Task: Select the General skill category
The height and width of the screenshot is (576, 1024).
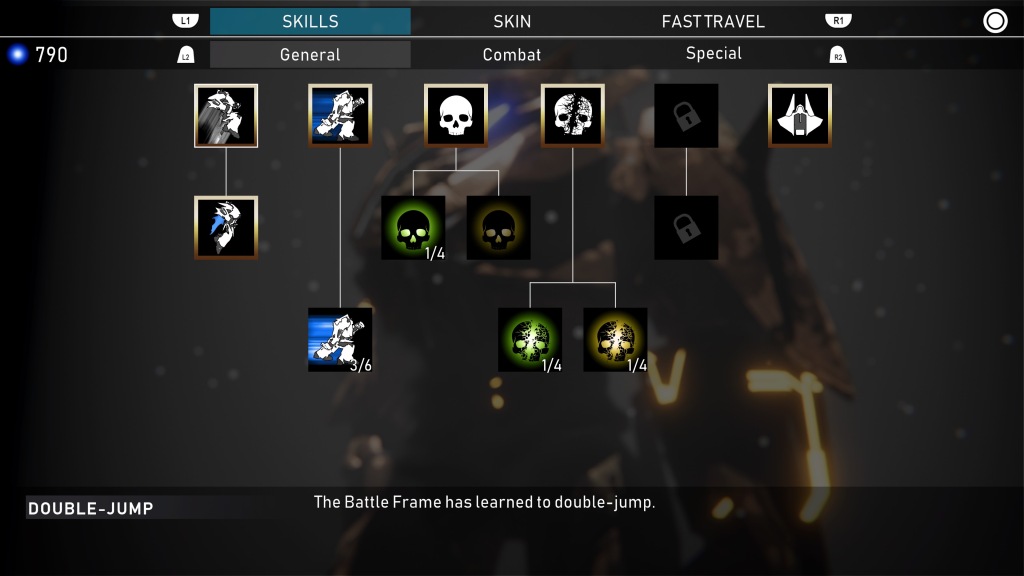Action: (x=310, y=54)
